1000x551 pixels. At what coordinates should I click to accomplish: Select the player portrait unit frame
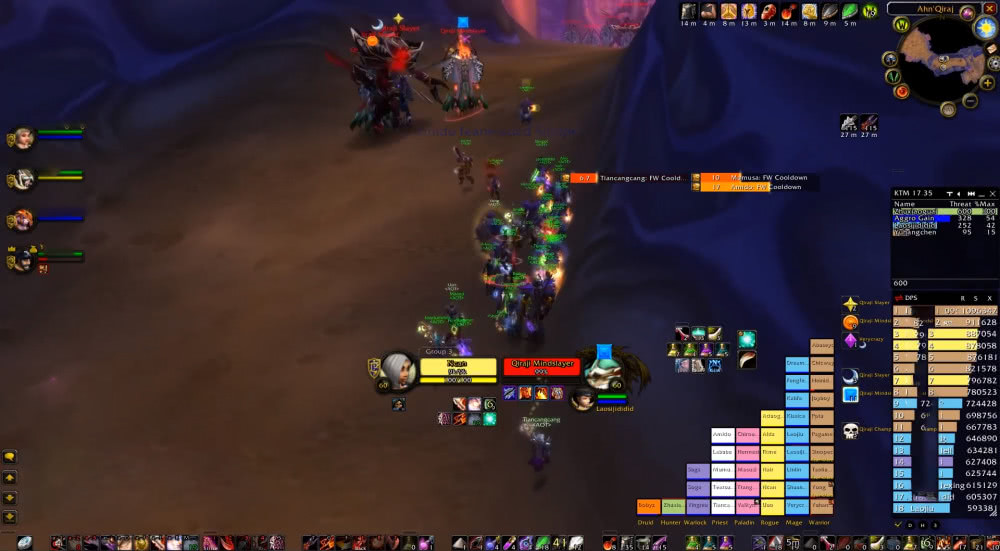click(x=398, y=370)
